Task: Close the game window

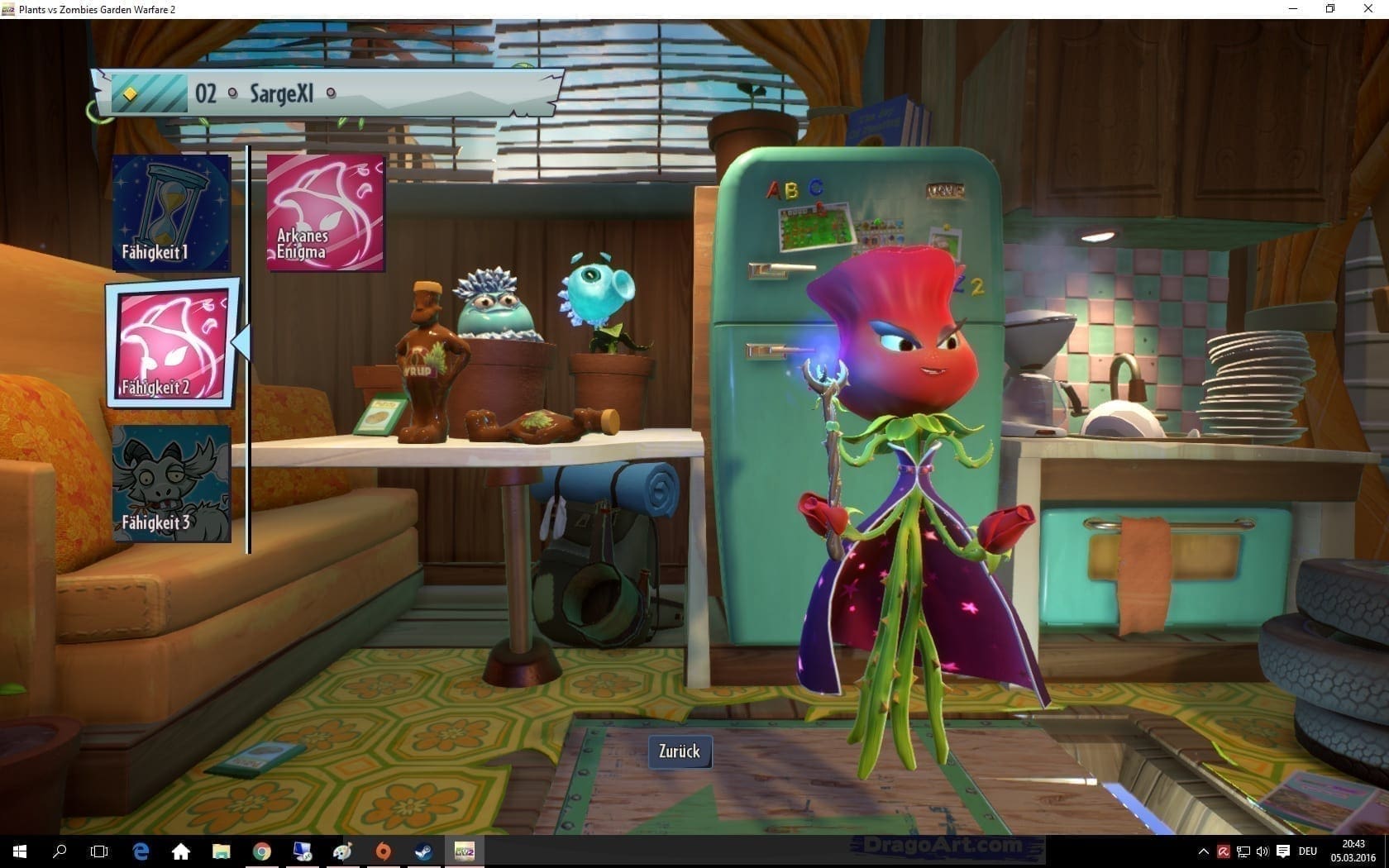Action: click(1368, 9)
